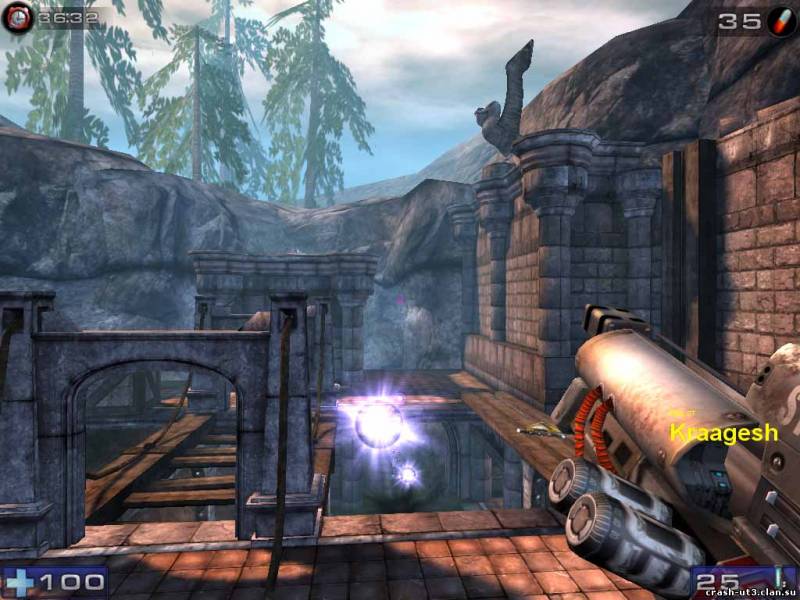Click the adrenaline pill icon
Image resolution: width=800 pixels, height=600 pixels.
coord(781,20)
